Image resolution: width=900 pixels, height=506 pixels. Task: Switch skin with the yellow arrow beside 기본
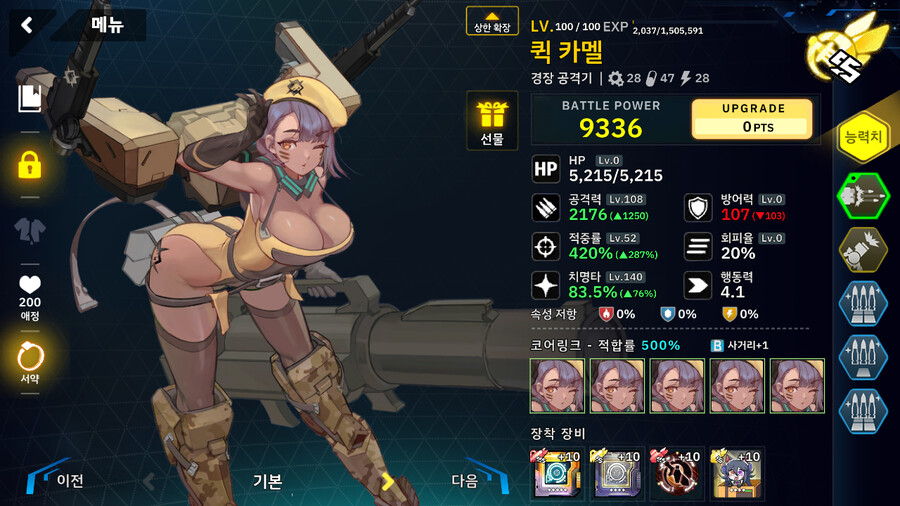(x=388, y=481)
